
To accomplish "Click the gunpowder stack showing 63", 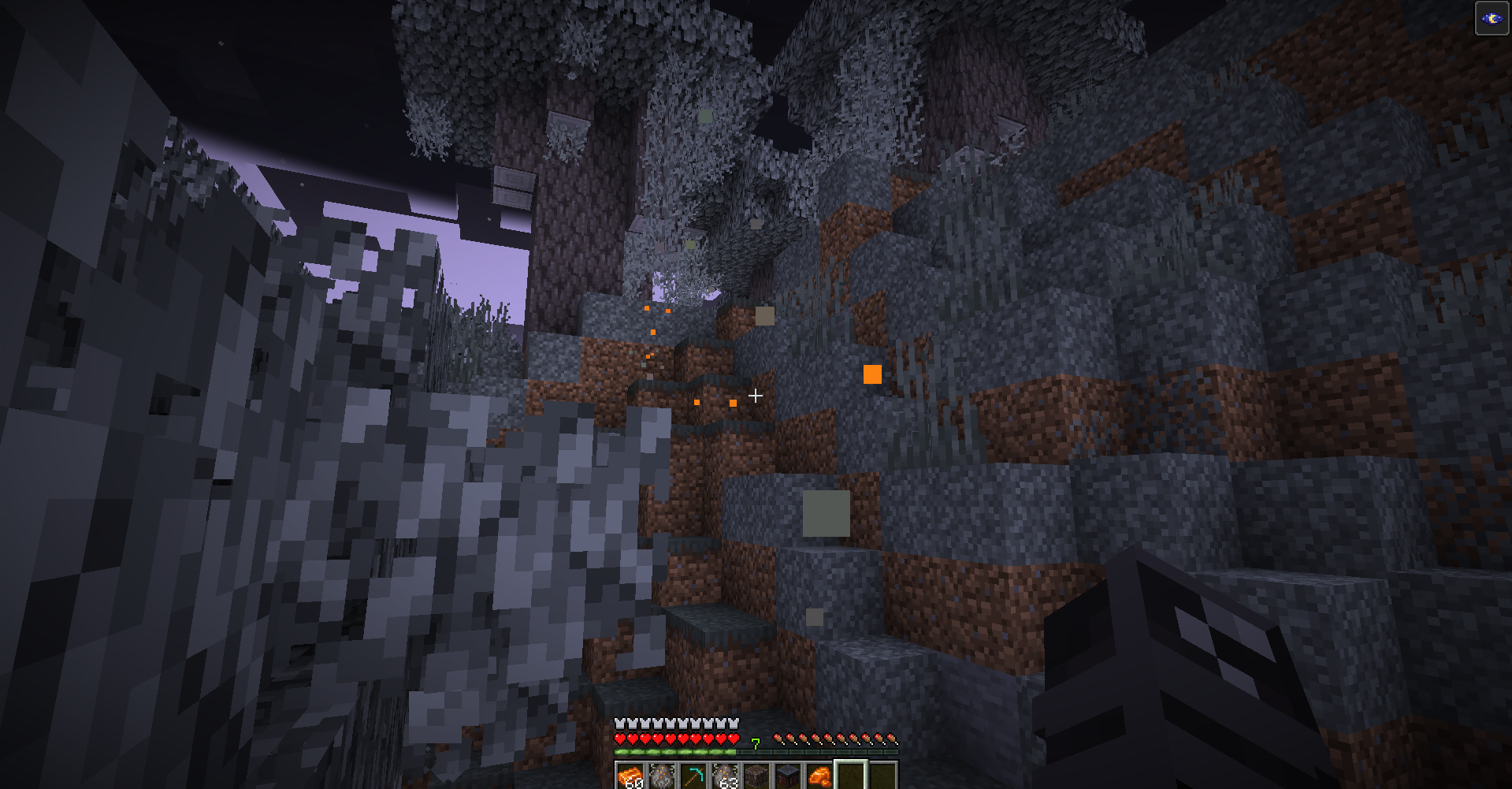I will 725,775.
